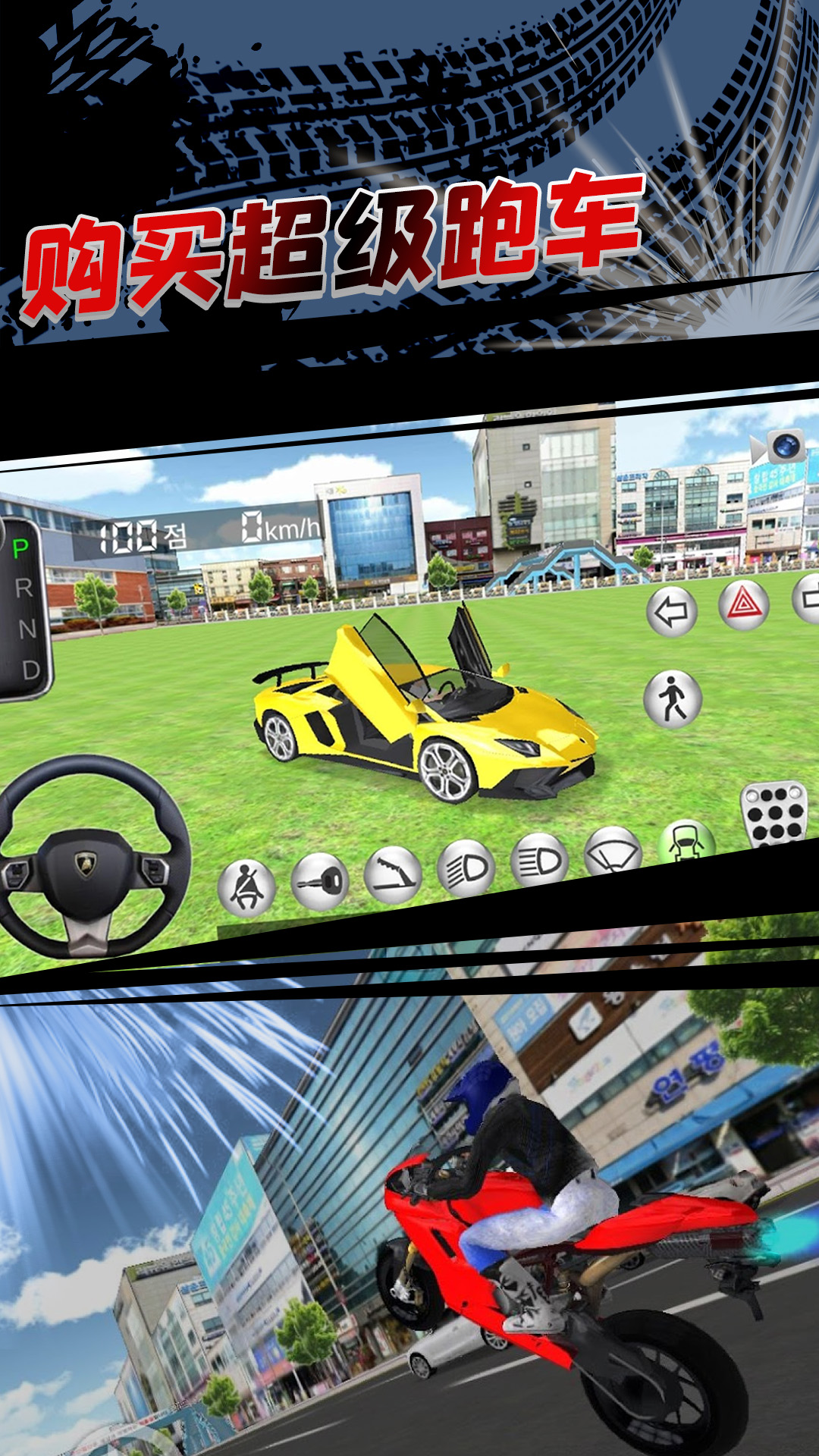Click the walking person exit-vehicle button
This screenshot has width=819, height=1456.
pyautogui.click(x=673, y=698)
